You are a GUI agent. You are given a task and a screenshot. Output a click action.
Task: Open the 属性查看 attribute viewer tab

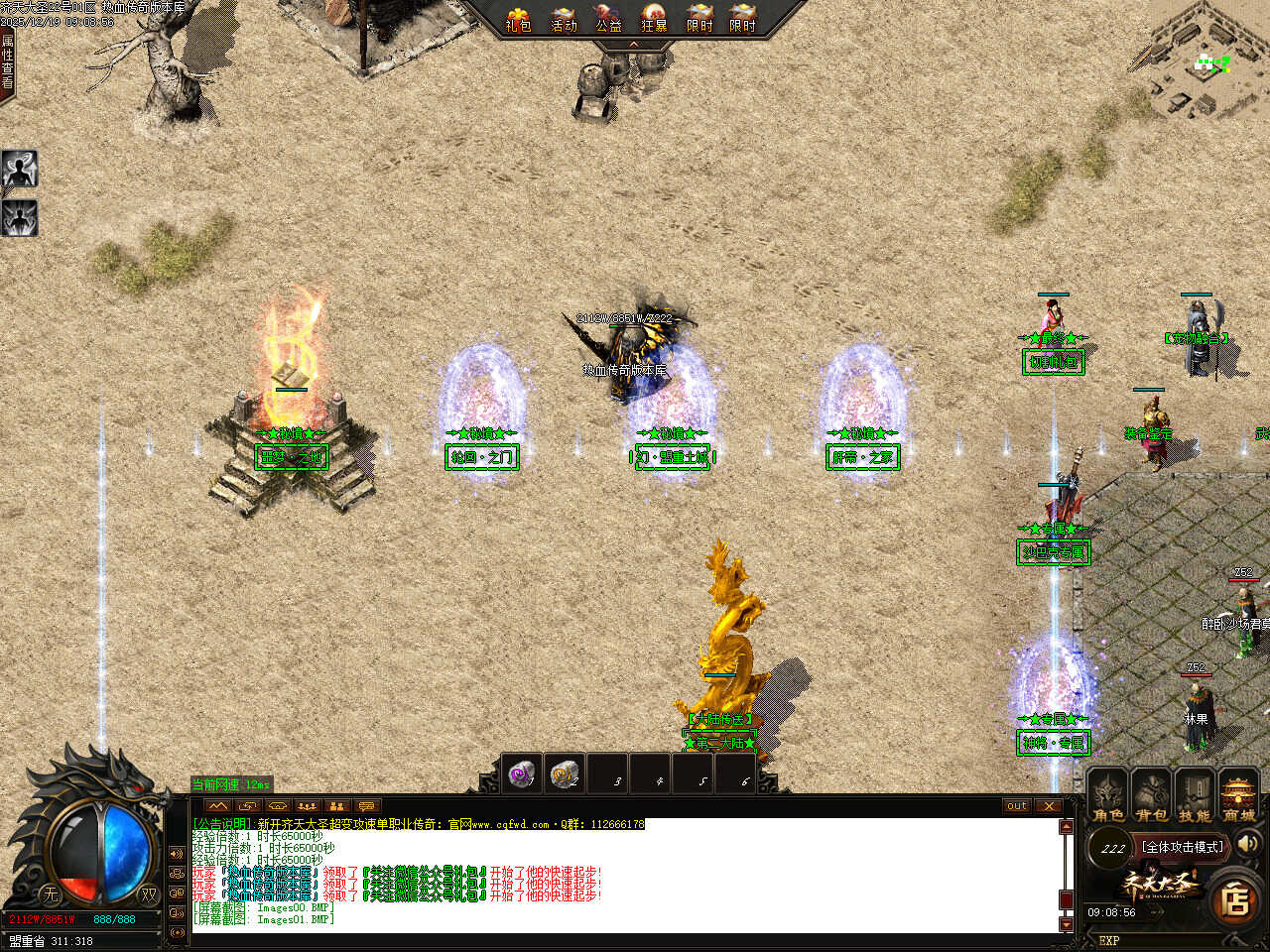[8, 61]
